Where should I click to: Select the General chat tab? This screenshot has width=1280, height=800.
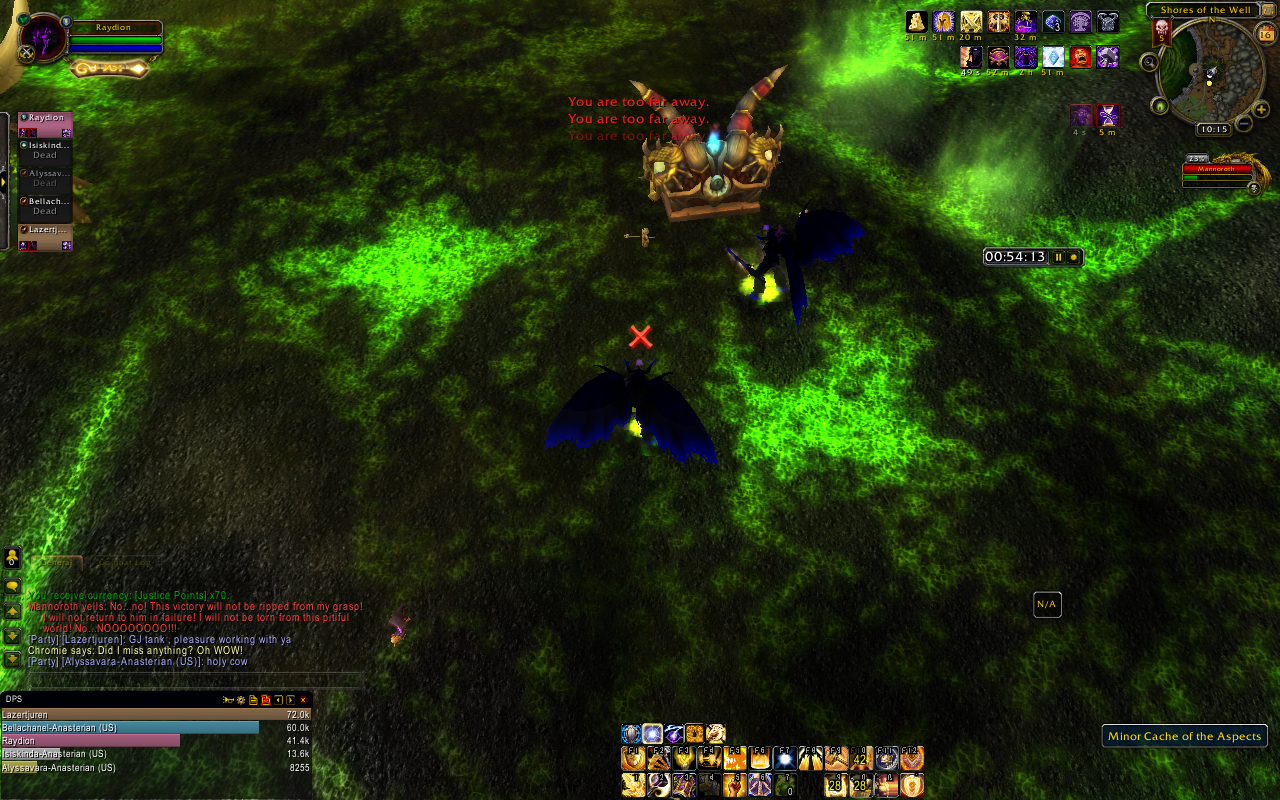click(56, 563)
